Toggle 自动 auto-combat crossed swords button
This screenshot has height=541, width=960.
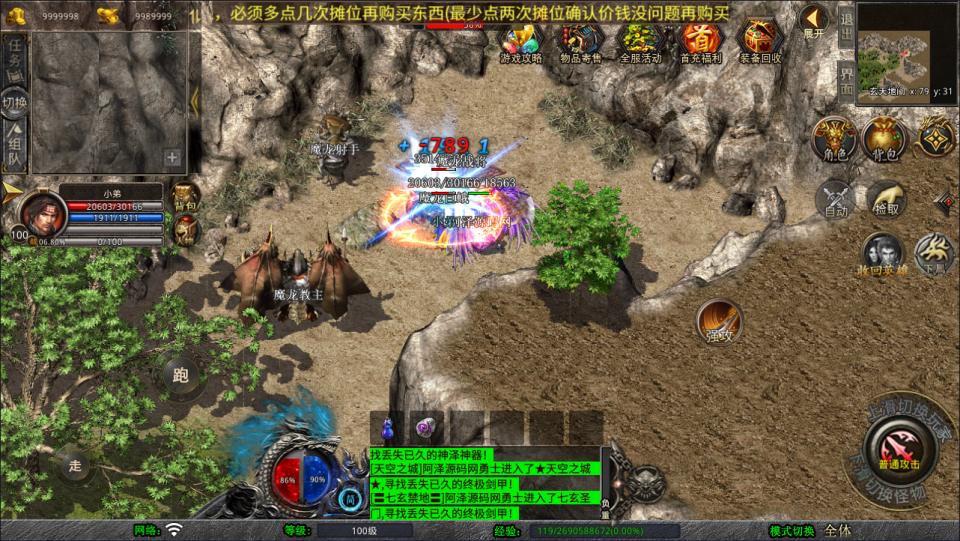[836, 198]
